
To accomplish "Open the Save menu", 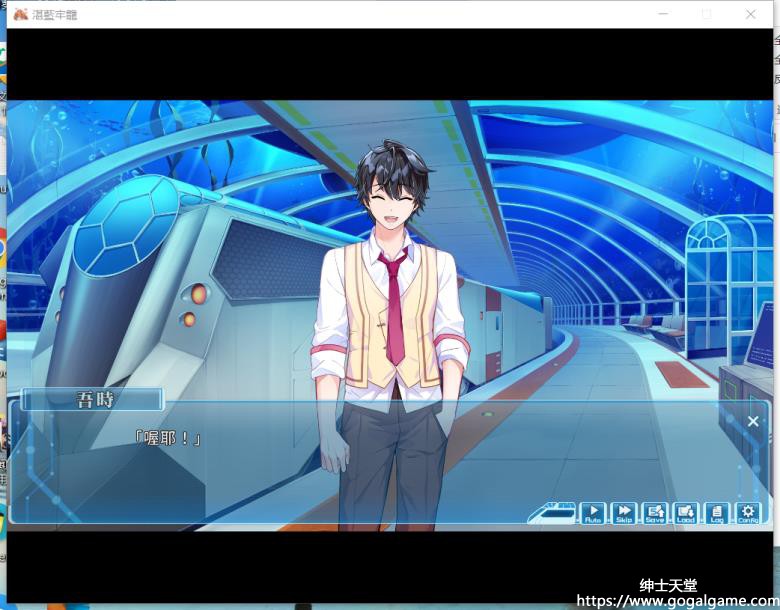I will coord(655,513).
